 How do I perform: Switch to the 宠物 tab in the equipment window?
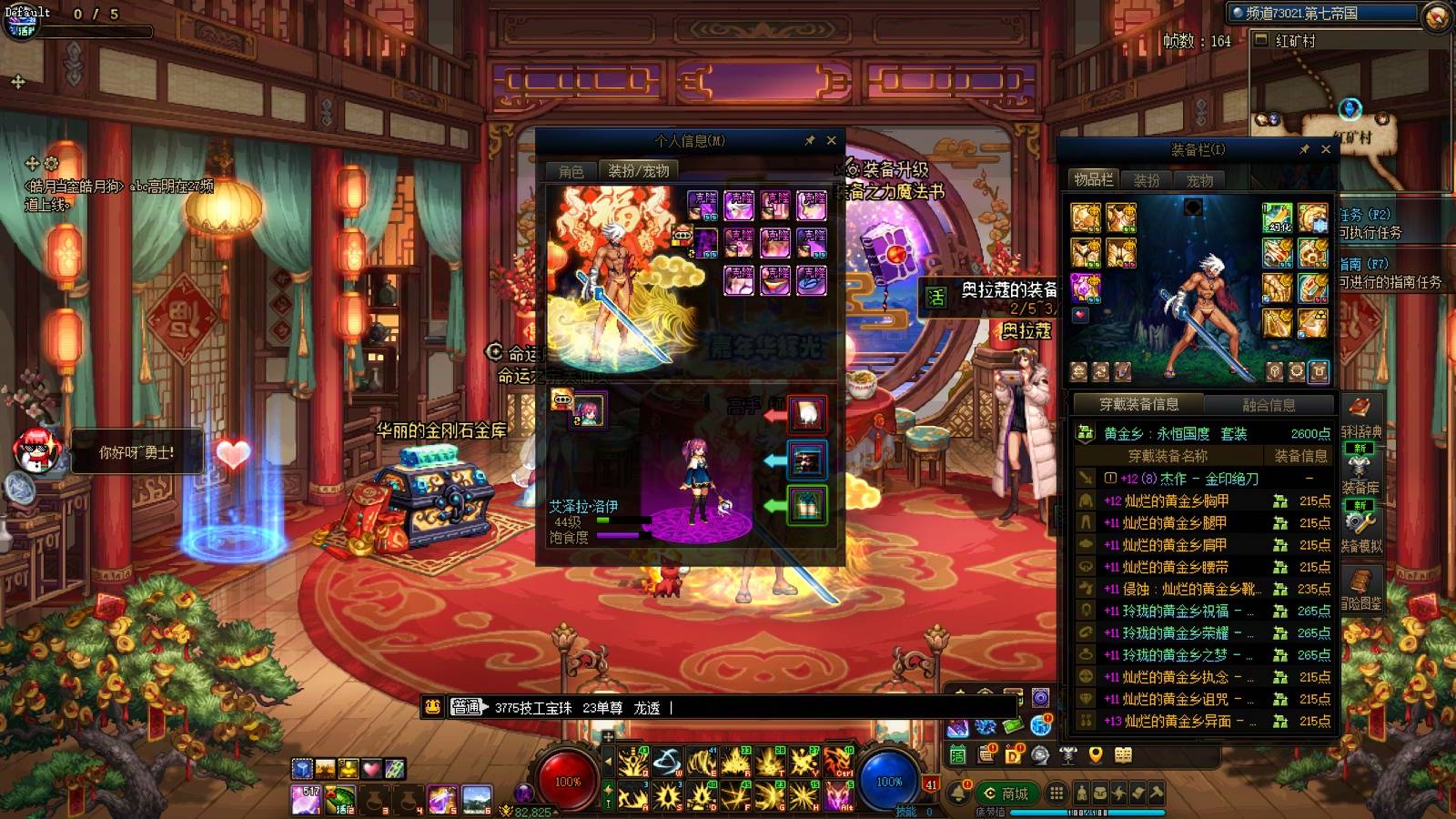tap(1199, 180)
